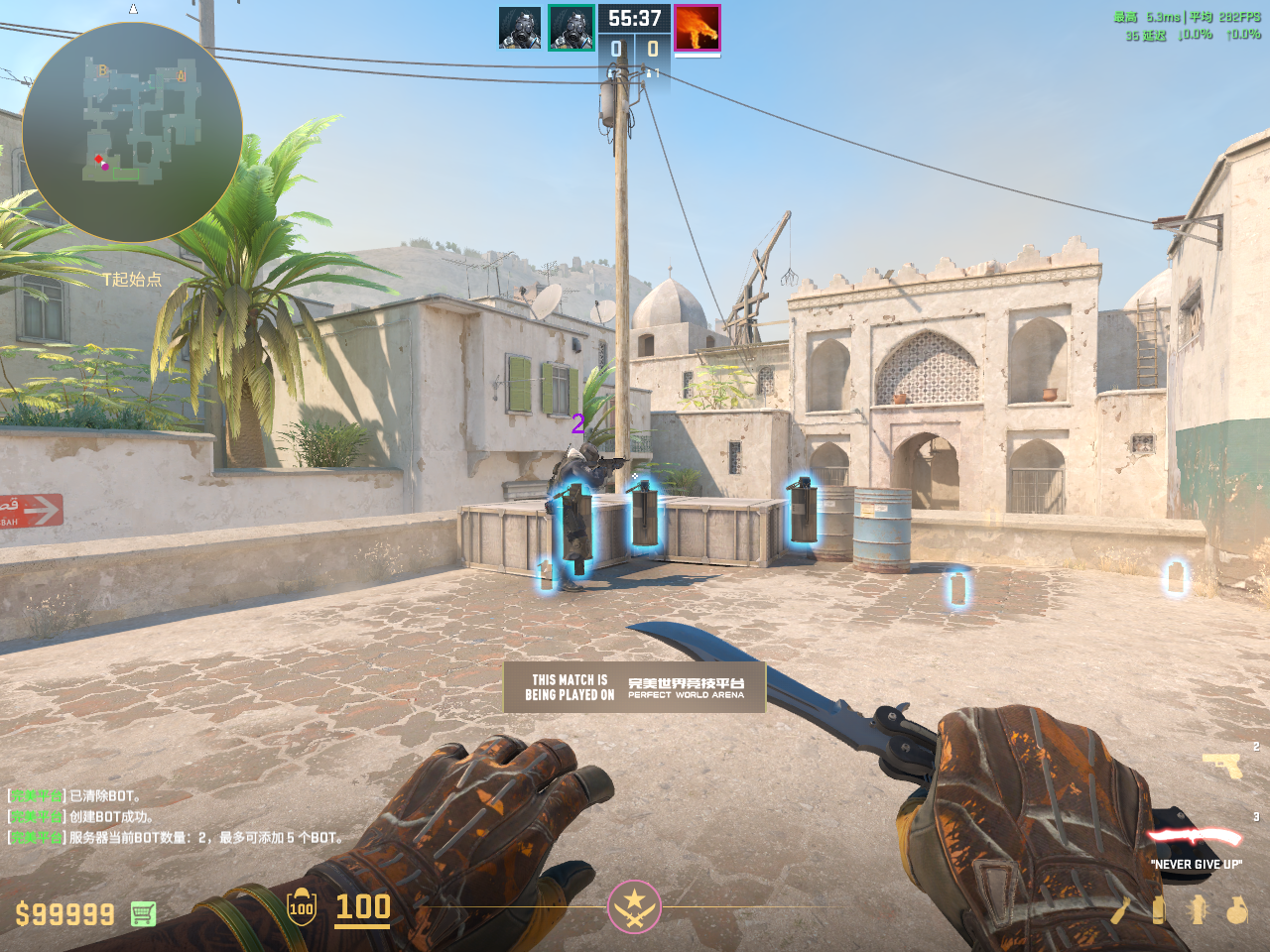
Task: Select the "NEVER GIVE UP" knife slot
Action: (x=1195, y=838)
